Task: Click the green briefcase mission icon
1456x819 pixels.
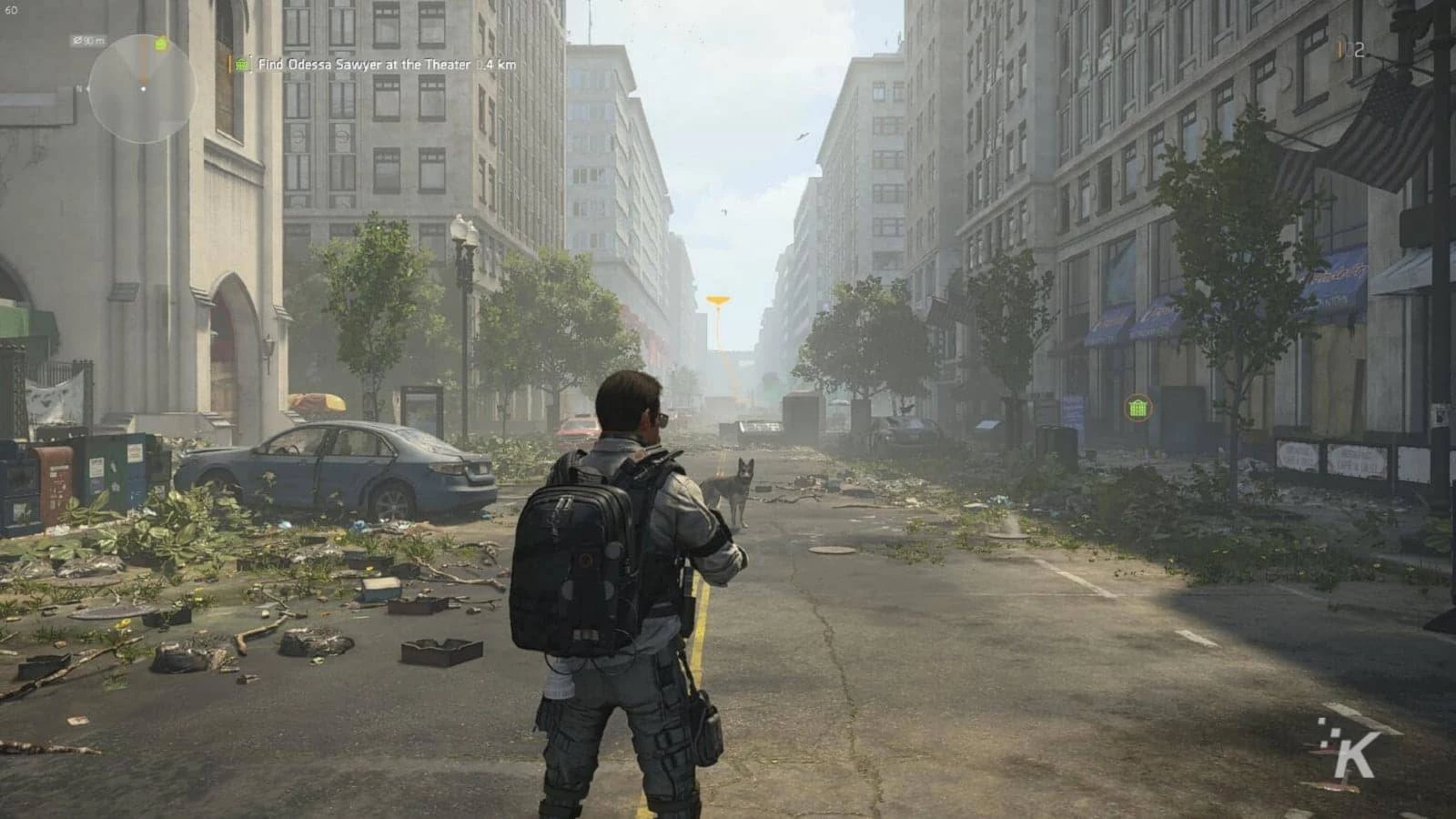Action: coord(241,65)
